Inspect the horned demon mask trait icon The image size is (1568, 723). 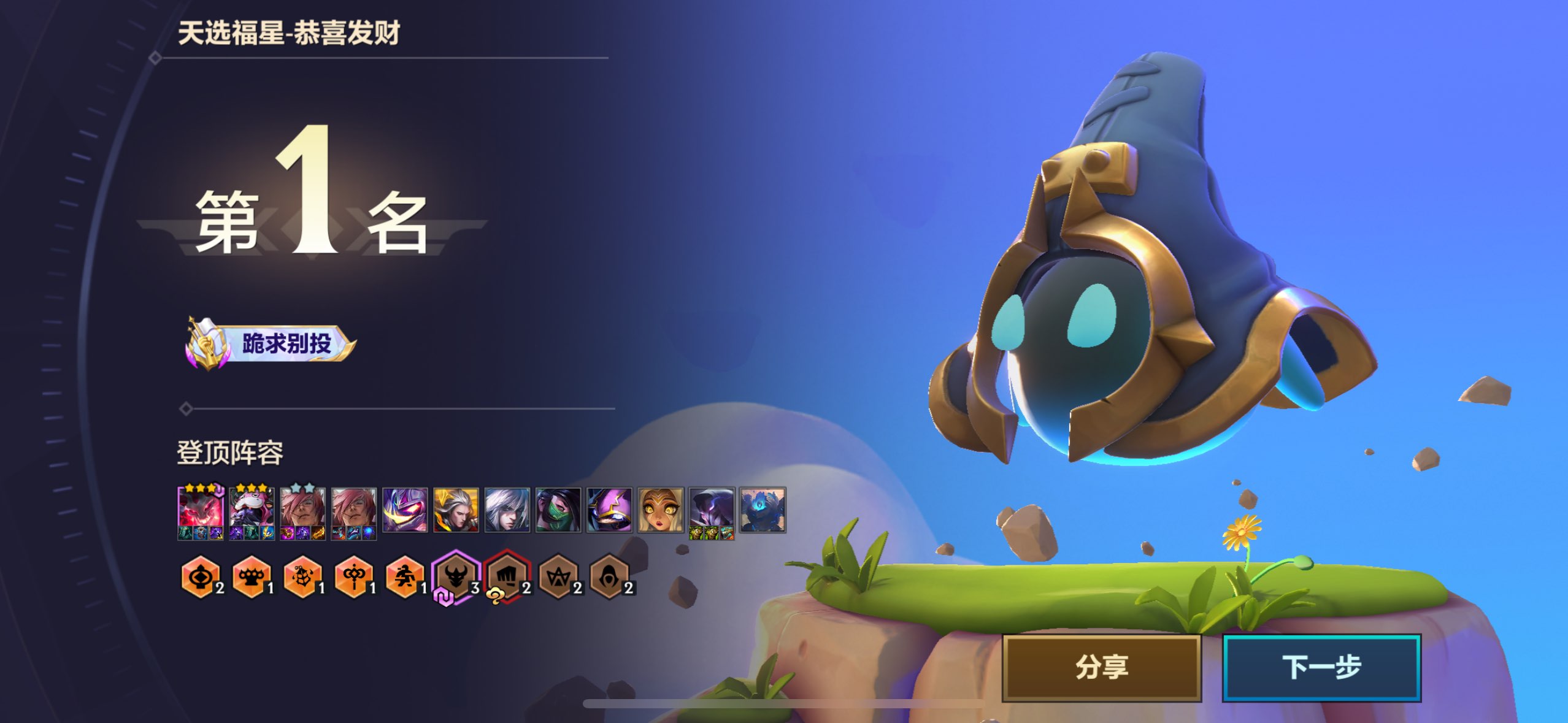pyautogui.click(x=456, y=576)
